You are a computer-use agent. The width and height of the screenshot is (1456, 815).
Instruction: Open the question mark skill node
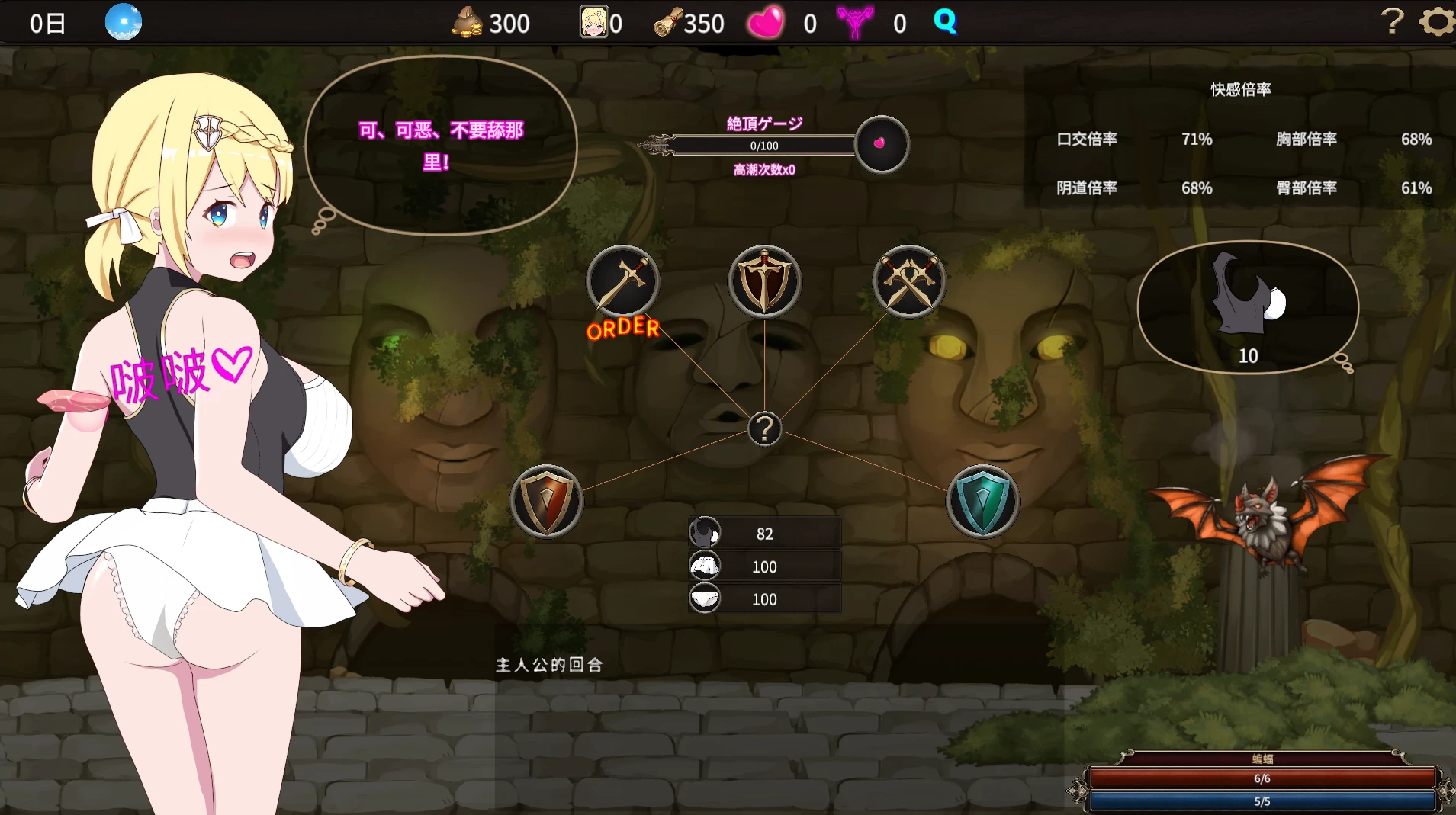click(x=765, y=429)
